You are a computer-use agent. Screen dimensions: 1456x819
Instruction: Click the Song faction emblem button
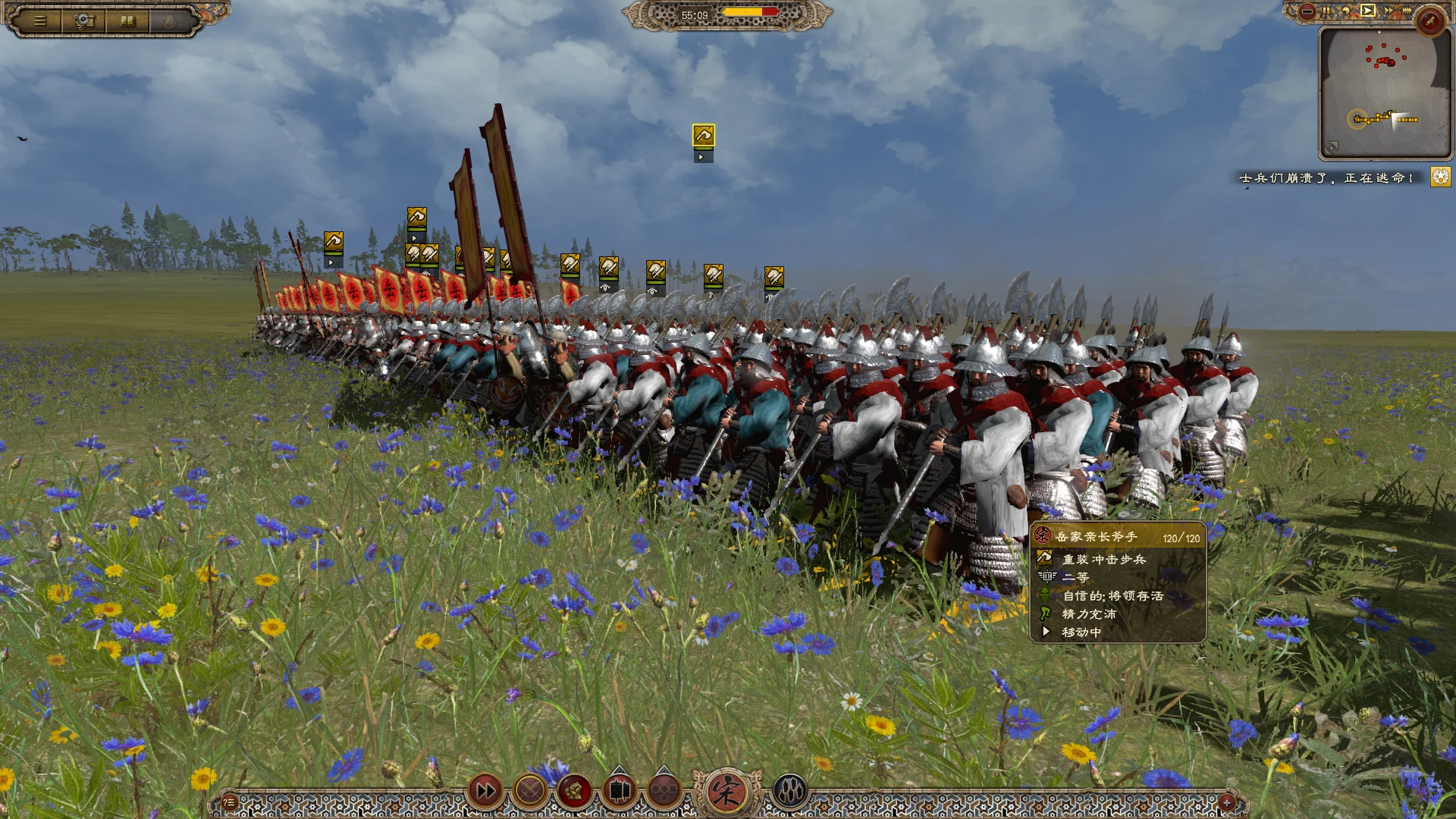click(726, 791)
